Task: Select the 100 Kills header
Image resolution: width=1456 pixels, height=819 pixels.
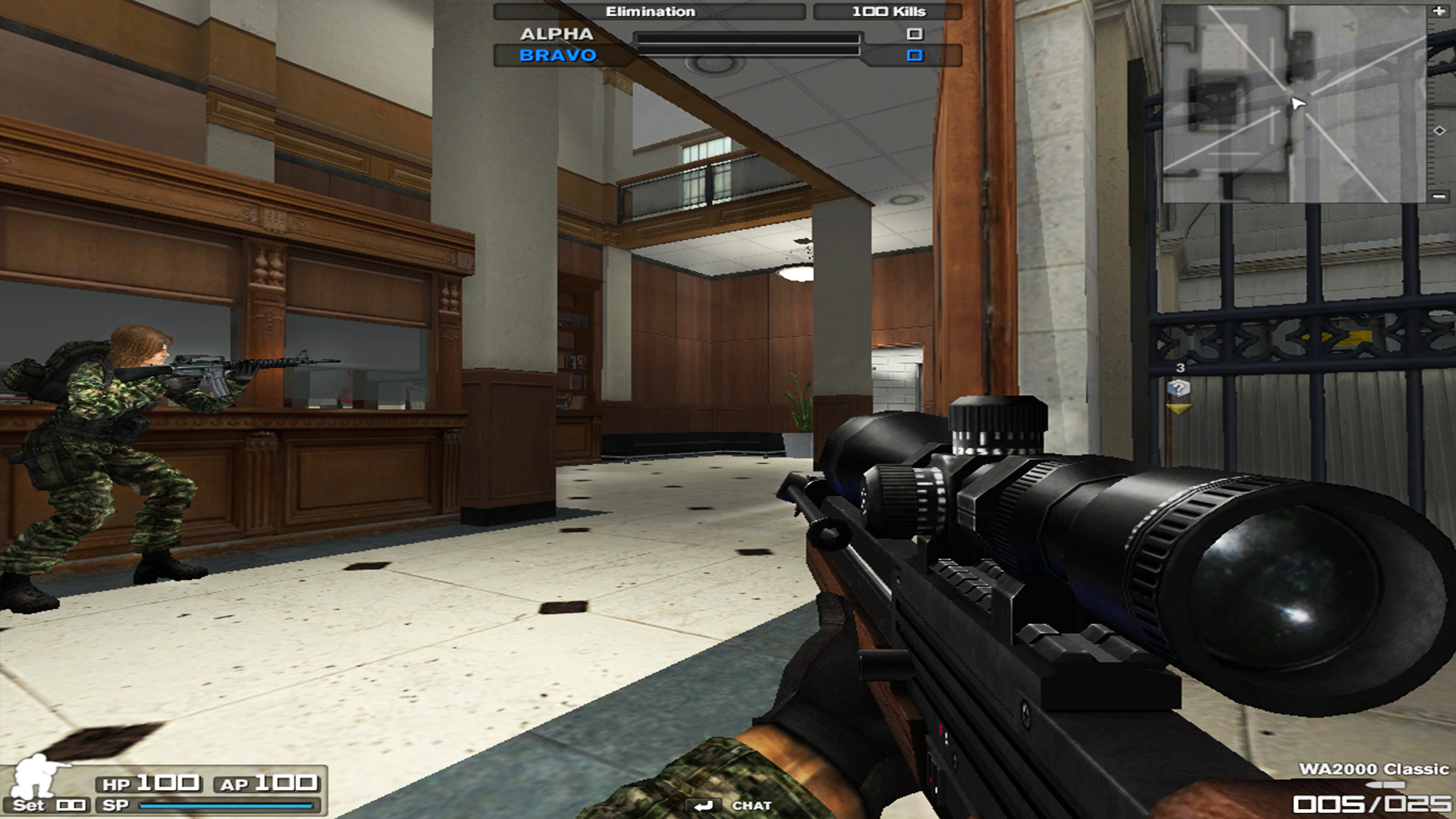Action: pos(887,11)
